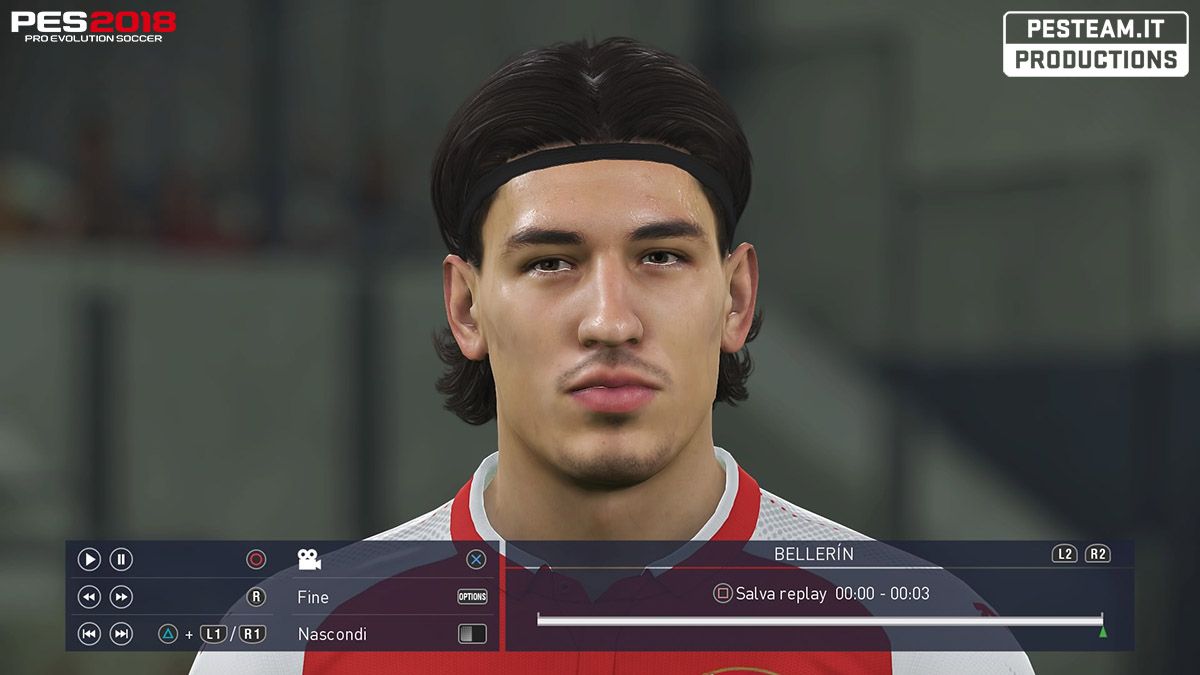Screen dimensions: 1200x675
Task: Rewind the replay footage
Action: 89,597
